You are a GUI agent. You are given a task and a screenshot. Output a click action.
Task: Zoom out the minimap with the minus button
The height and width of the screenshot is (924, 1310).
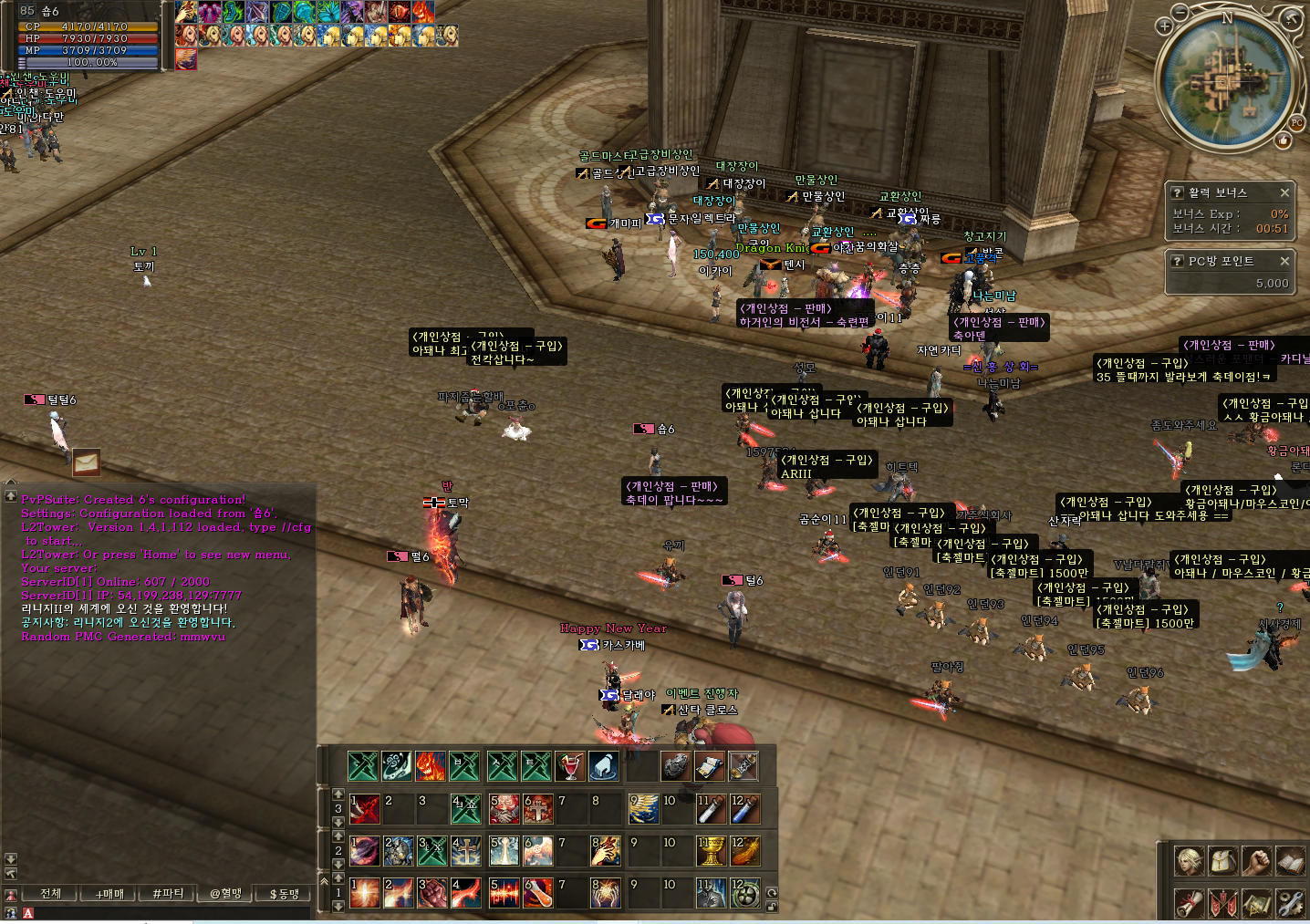click(1180, 12)
